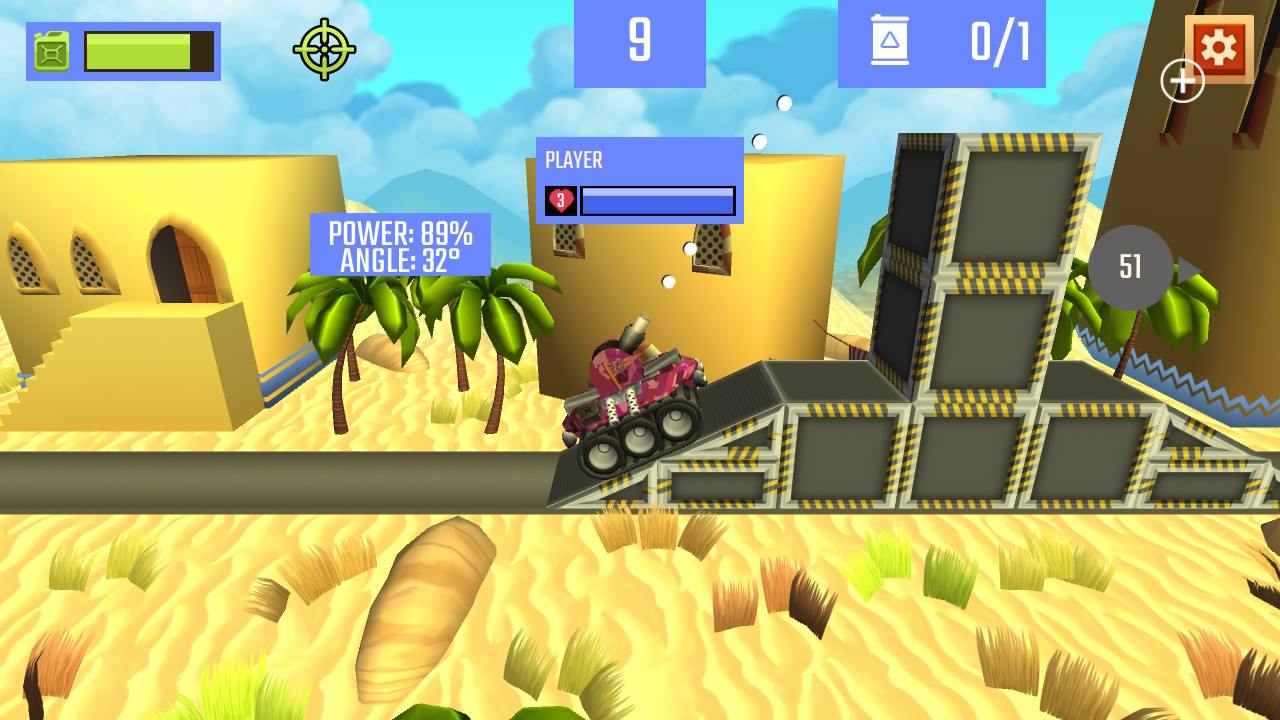Select the crosshair aiming reticle icon
The image size is (1280, 720).
coord(324,47)
